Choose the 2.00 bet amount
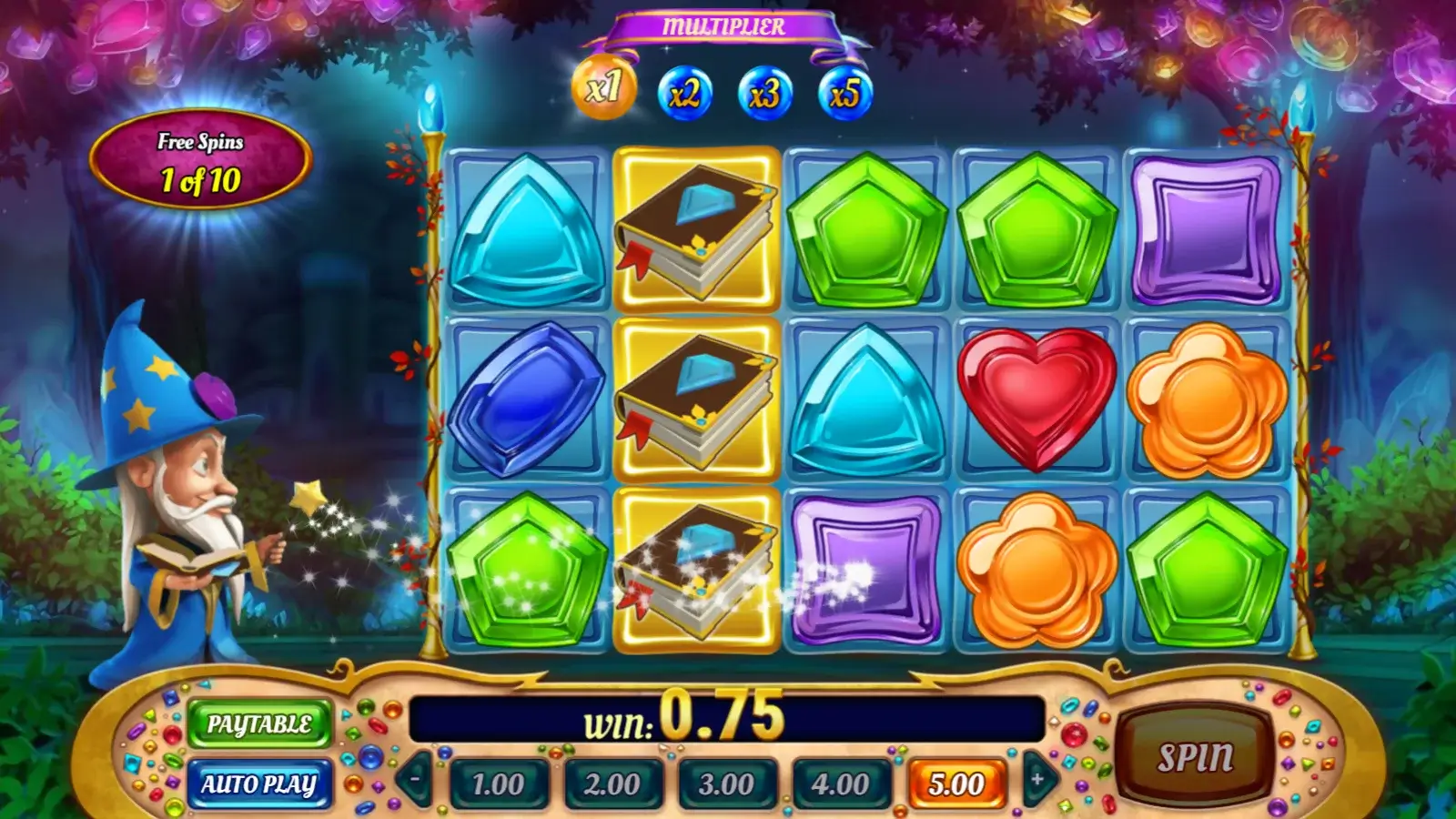The width and height of the screenshot is (1456, 819). pos(612,784)
